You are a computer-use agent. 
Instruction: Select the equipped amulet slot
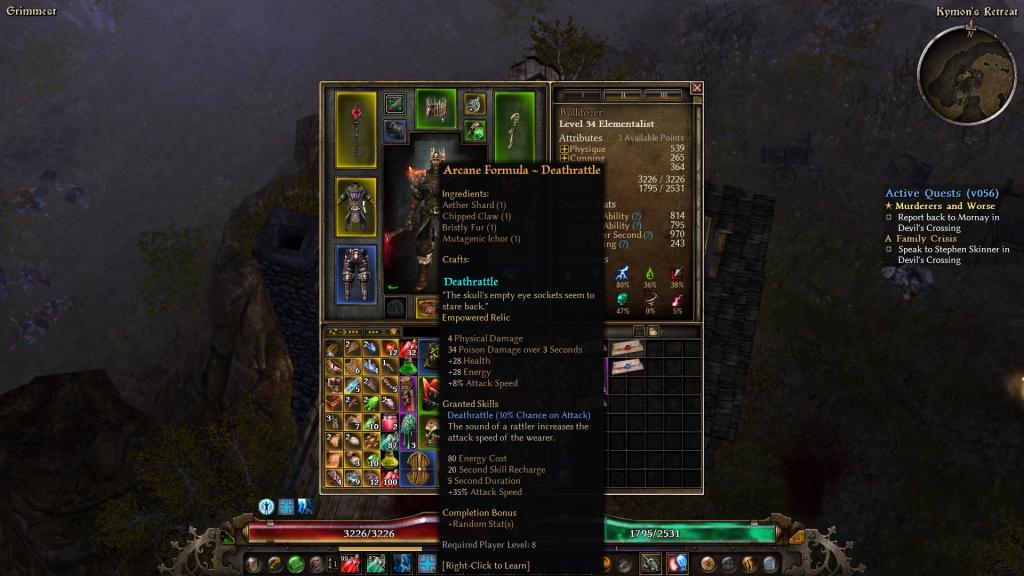coord(475,104)
